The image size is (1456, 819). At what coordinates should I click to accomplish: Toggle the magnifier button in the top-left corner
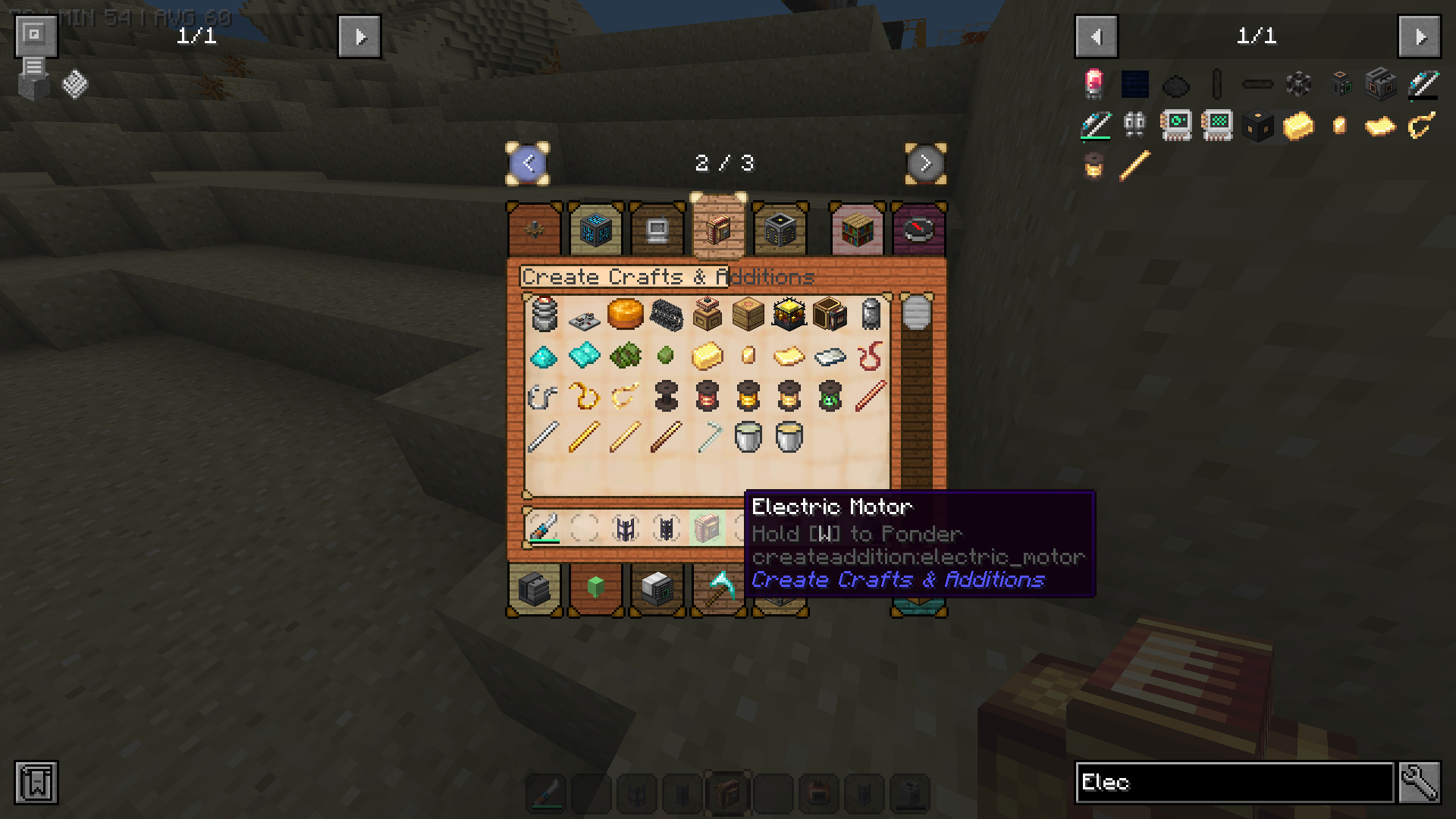34,34
